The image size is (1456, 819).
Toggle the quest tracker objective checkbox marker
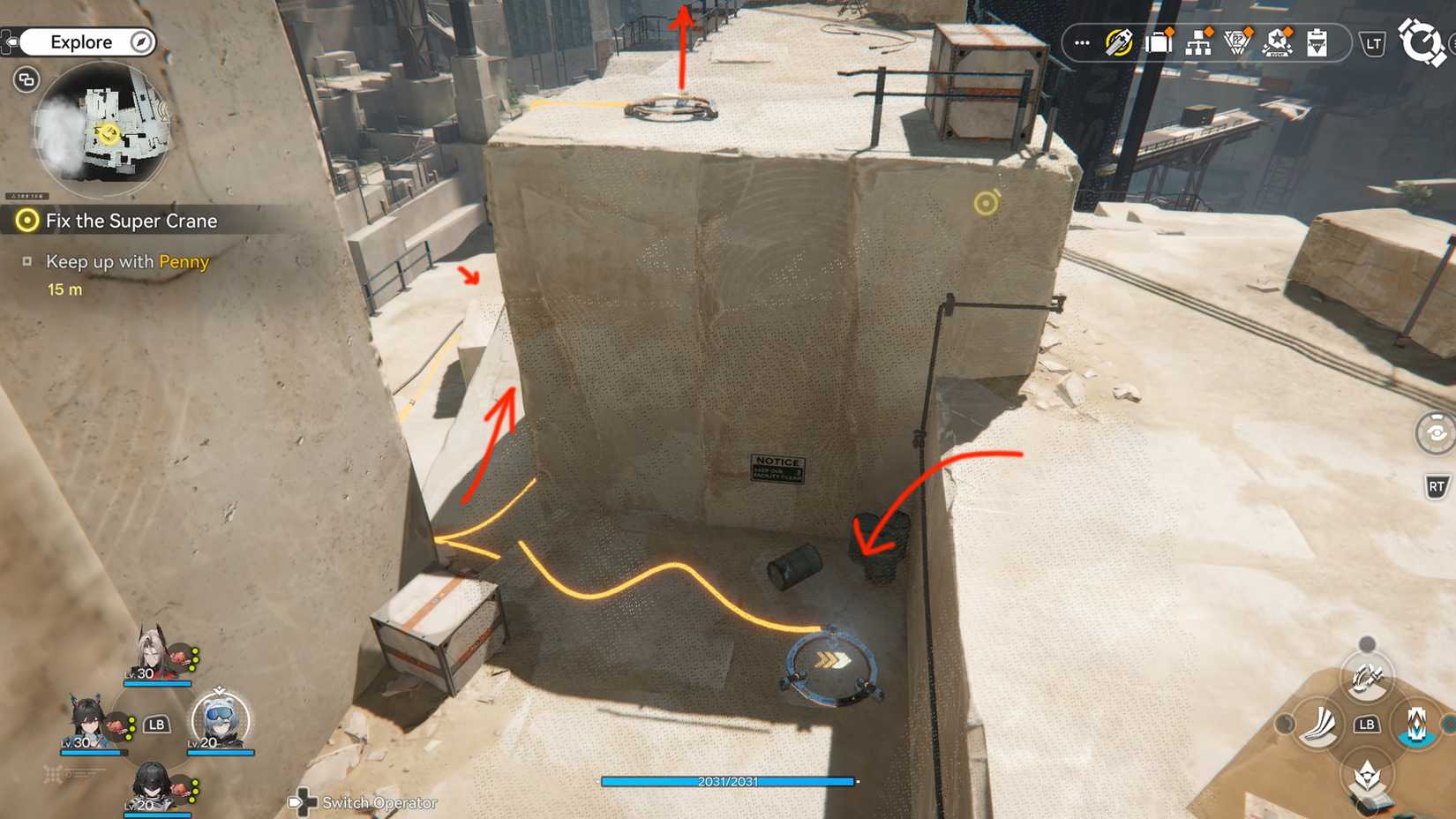point(27,262)
